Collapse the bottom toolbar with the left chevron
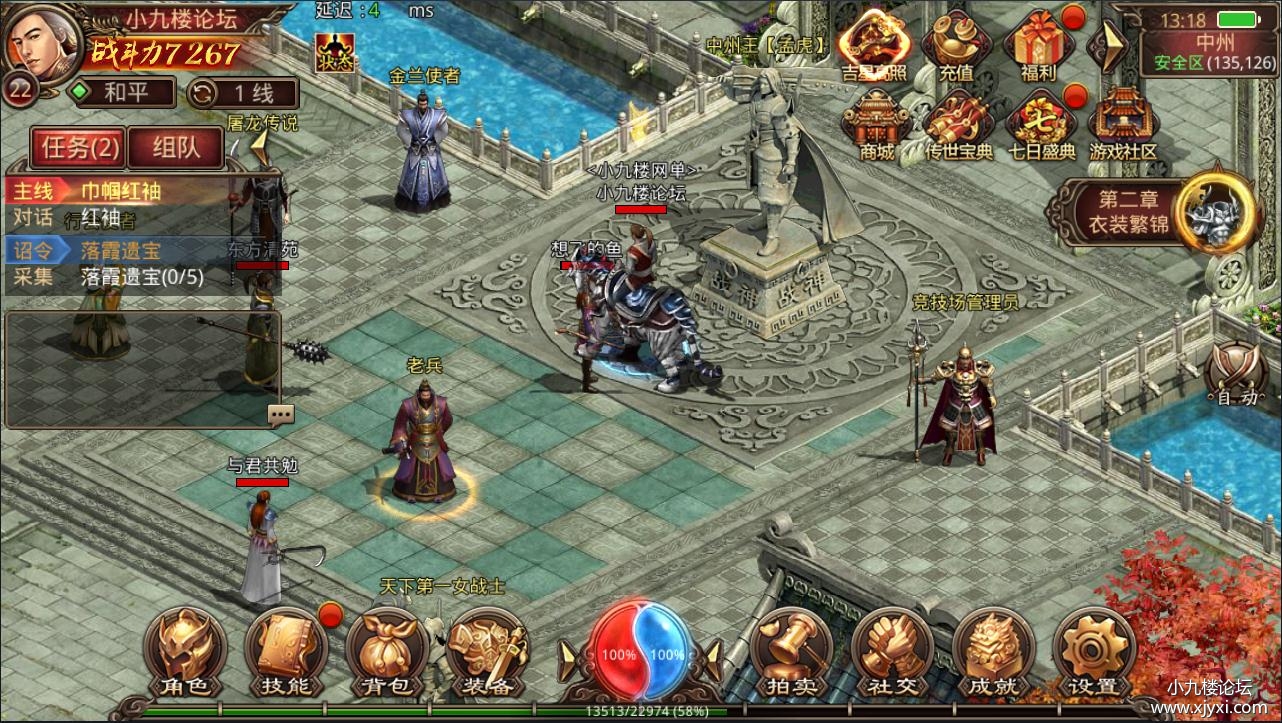Viewport: 1282px width, 723px height. [x=568, y=658]
